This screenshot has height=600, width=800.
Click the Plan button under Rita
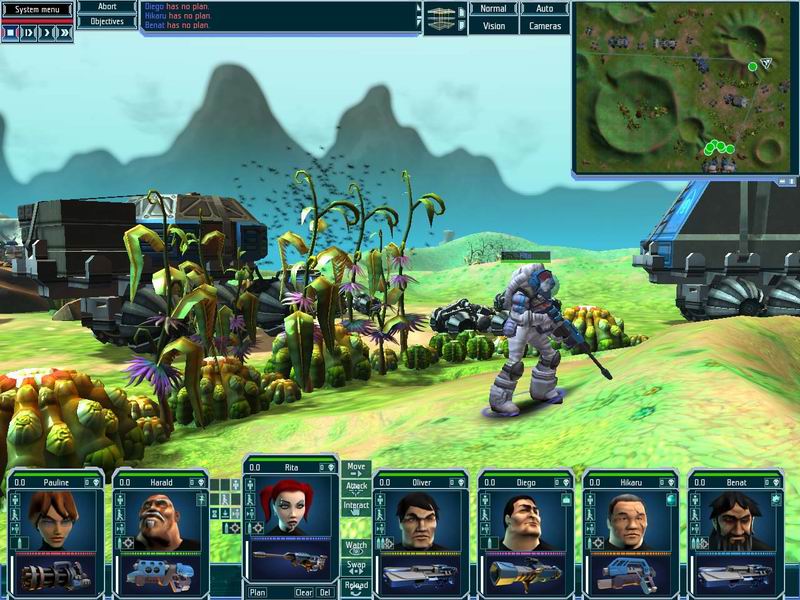[x=258, y=592]
